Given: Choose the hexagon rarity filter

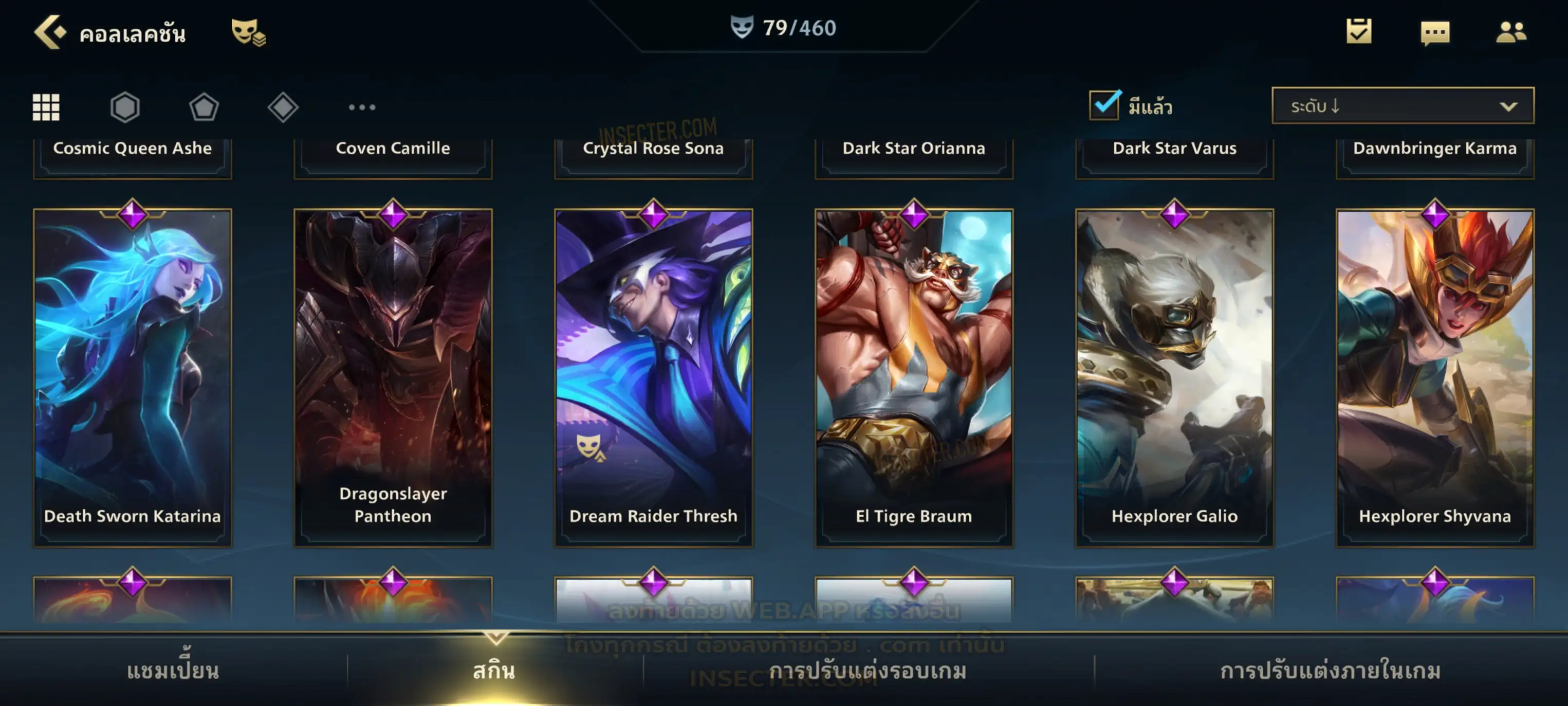Looking at the screenshot, I should (x=125, y=107).
